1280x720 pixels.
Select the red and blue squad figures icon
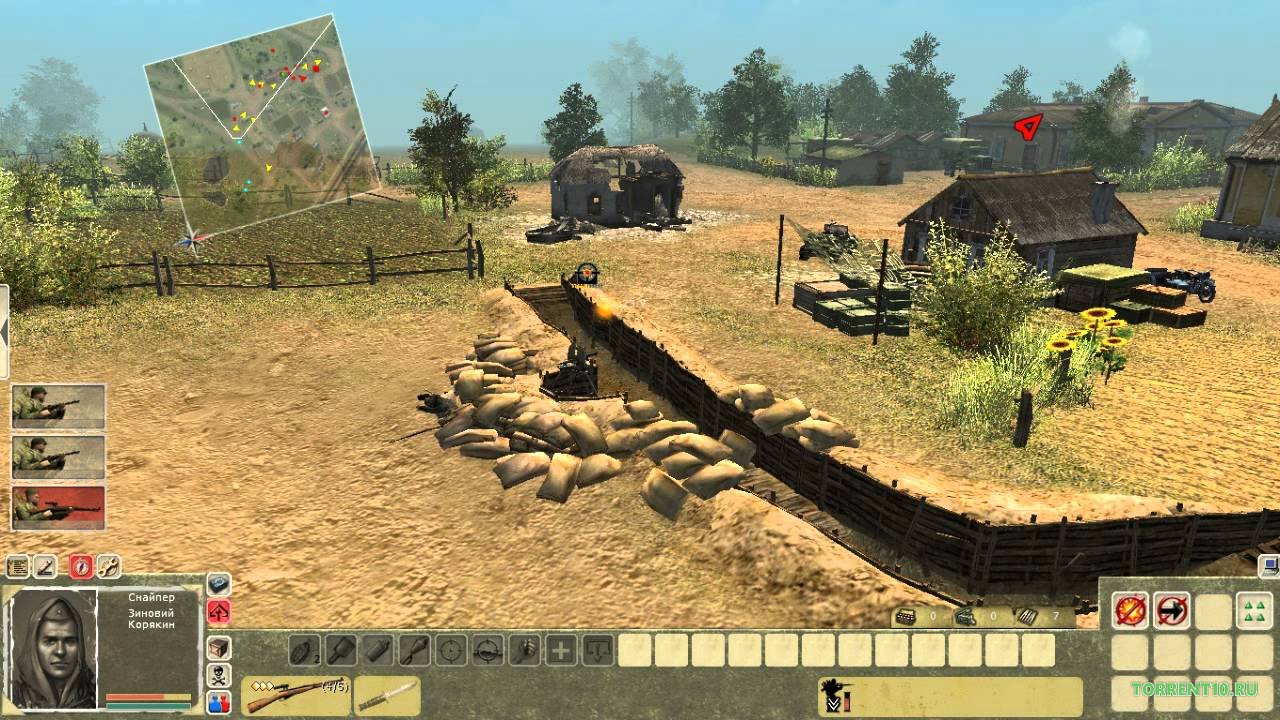[x=219, y=702]
